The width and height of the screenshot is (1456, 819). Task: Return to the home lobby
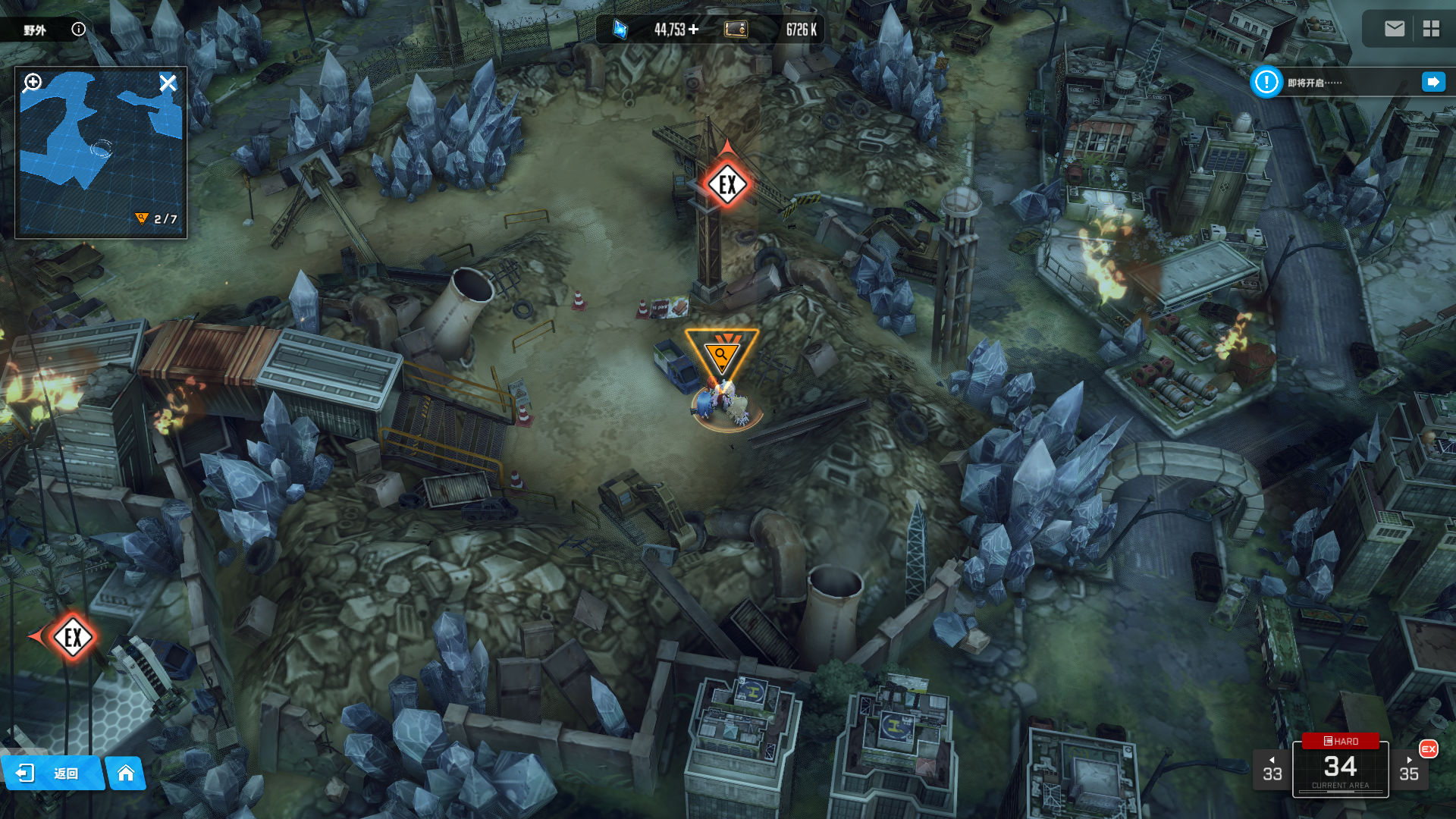[126, 773]
